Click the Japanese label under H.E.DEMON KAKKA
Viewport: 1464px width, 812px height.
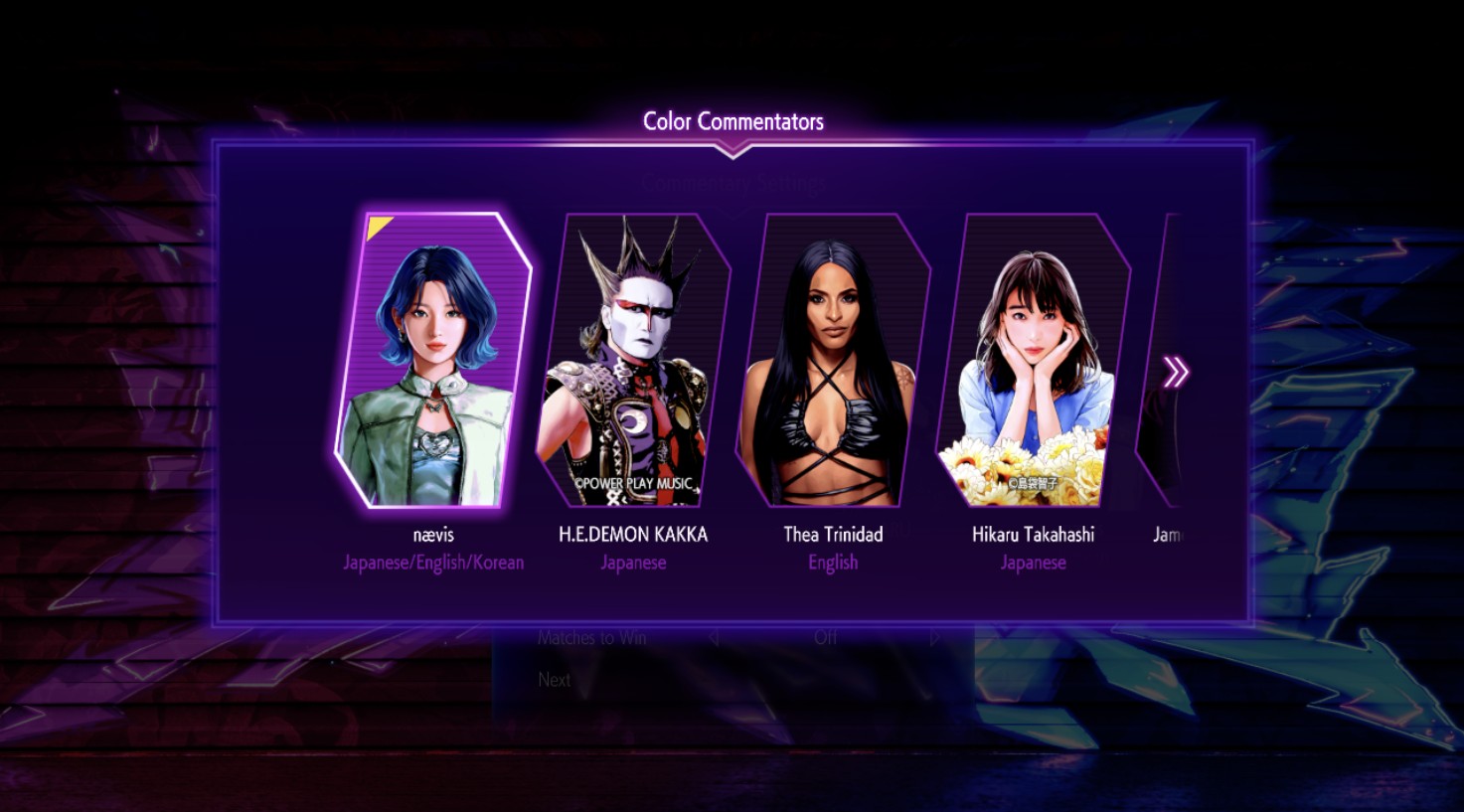coord(633,562)
